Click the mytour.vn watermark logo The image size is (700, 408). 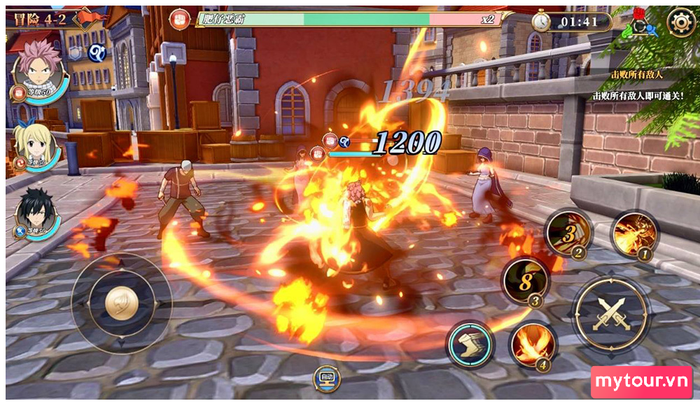click(x=641, y=382)
